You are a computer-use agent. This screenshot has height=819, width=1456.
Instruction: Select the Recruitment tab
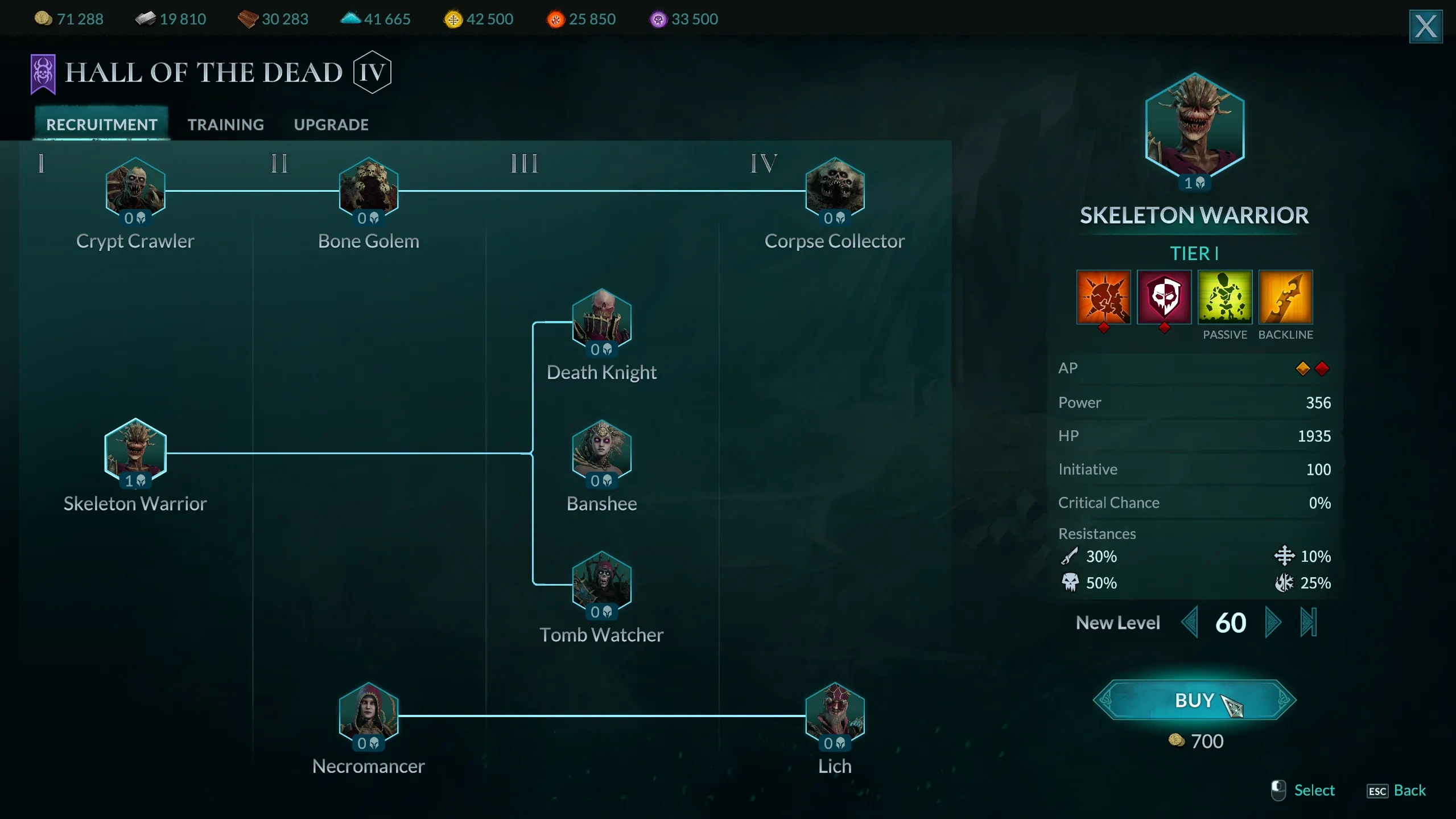(x=102, y=125)
